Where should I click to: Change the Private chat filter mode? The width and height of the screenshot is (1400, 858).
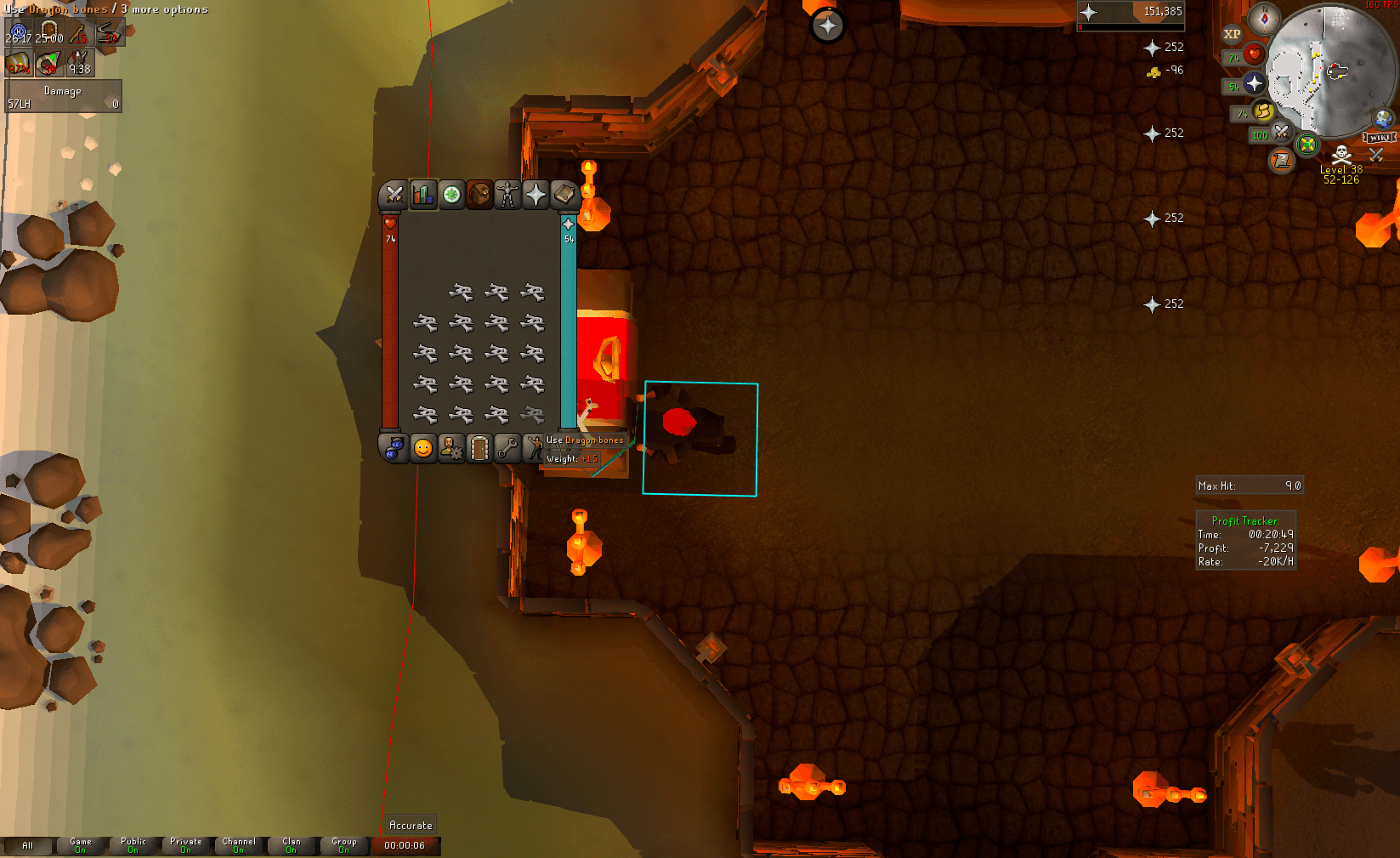pyautogui.click(x=185, y=846)
